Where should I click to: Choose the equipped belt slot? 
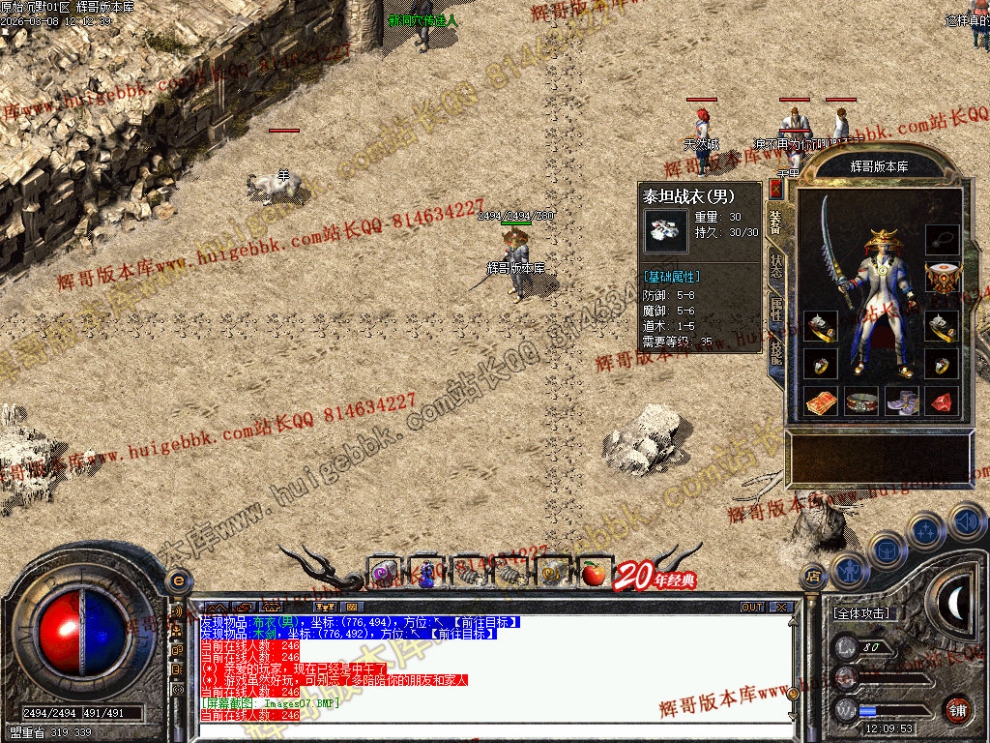tap(860, 402)
